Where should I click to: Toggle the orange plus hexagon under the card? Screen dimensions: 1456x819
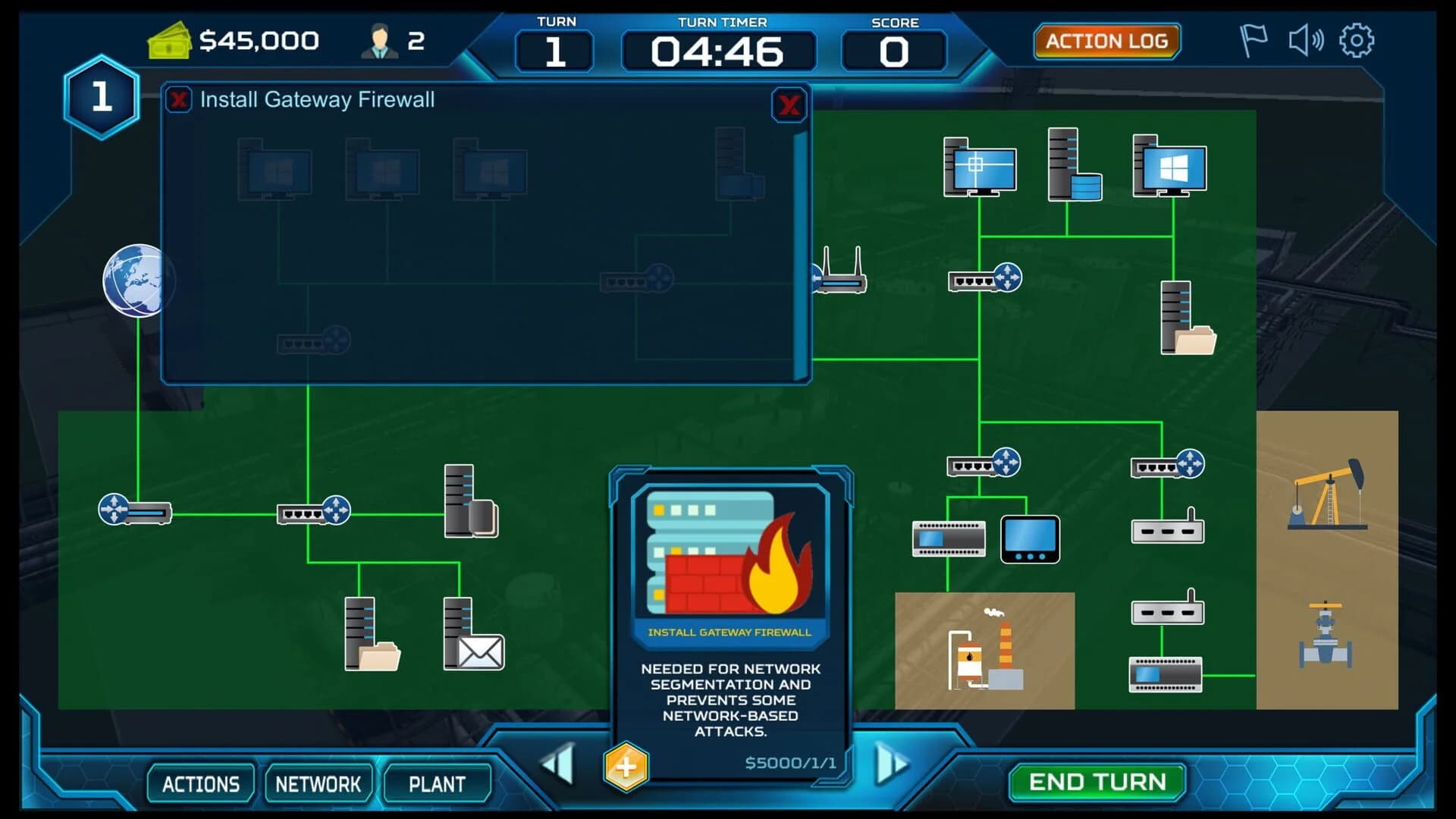[x=626, y=766]
